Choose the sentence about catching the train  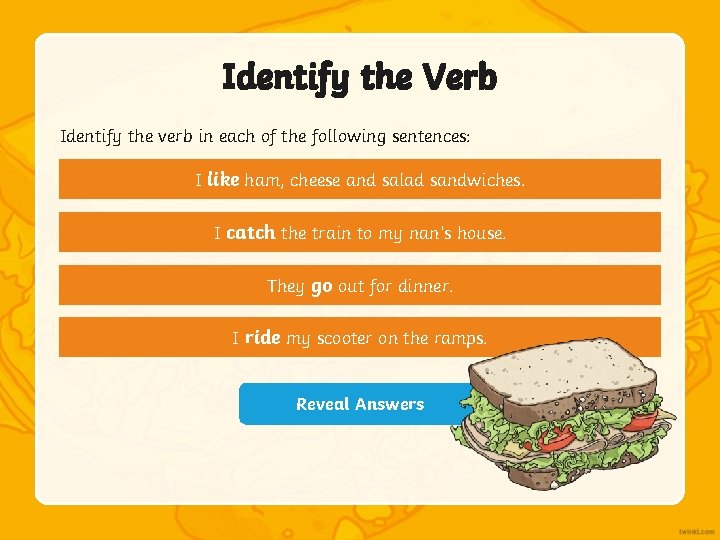[x=360, y=233]
